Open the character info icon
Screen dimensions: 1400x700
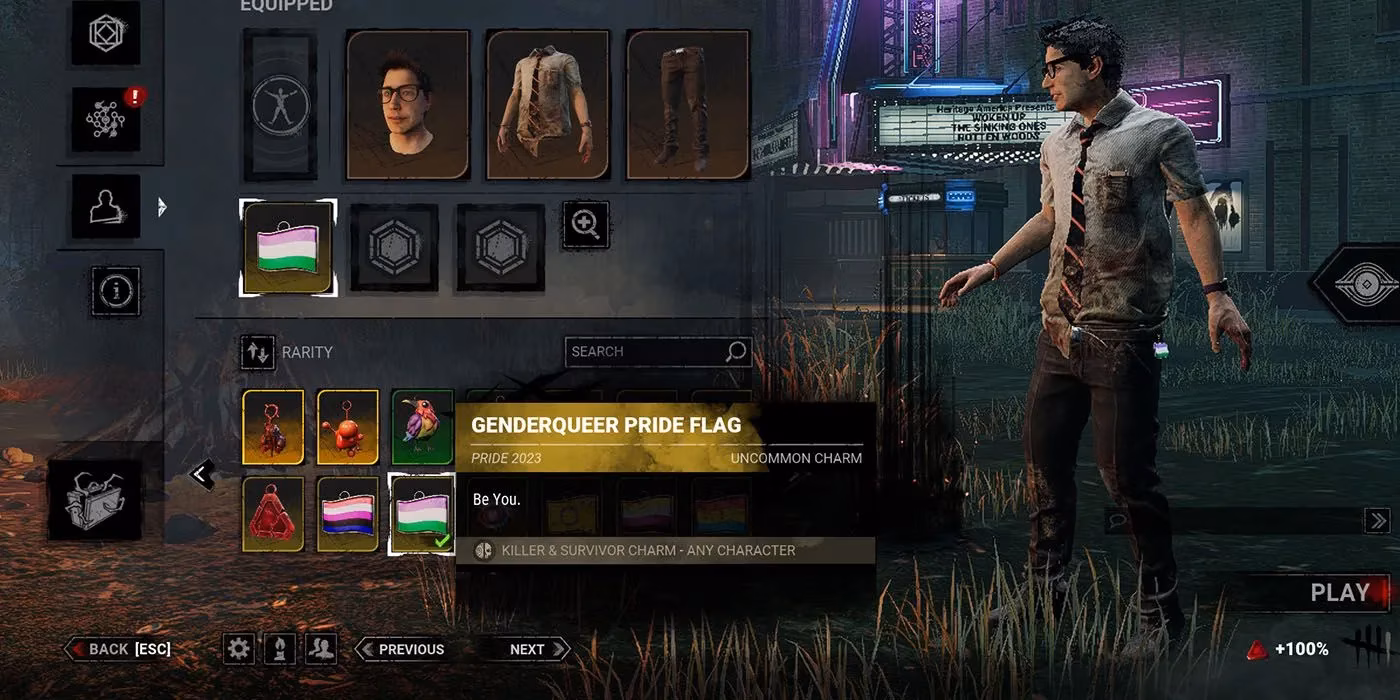[116, 291]
